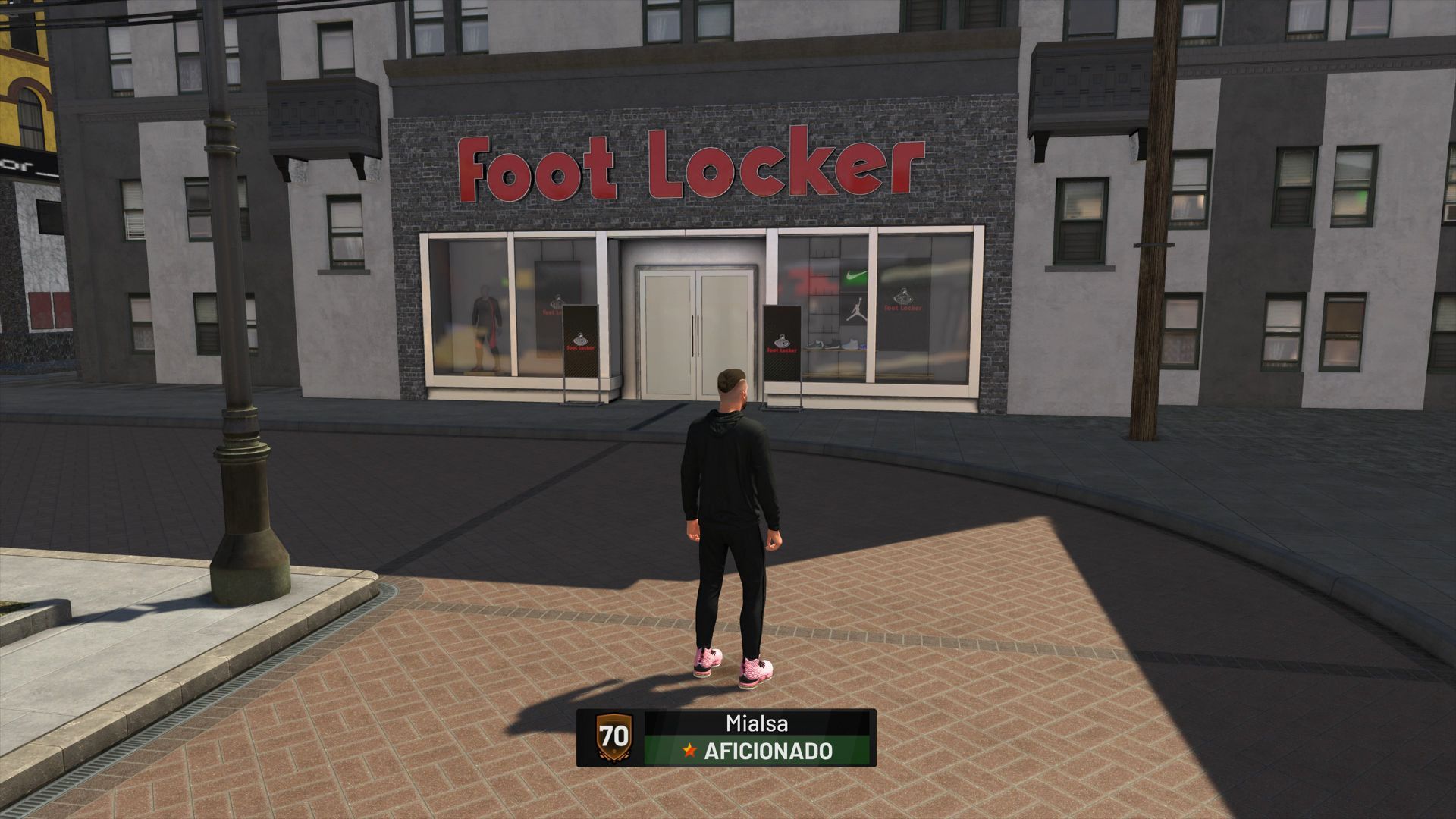Image resolution: width=1456 pixels, height=819 pixels.
Task: Select the Mialsa player nameplate
Action: pyautogui.click(x=757, y=723)
